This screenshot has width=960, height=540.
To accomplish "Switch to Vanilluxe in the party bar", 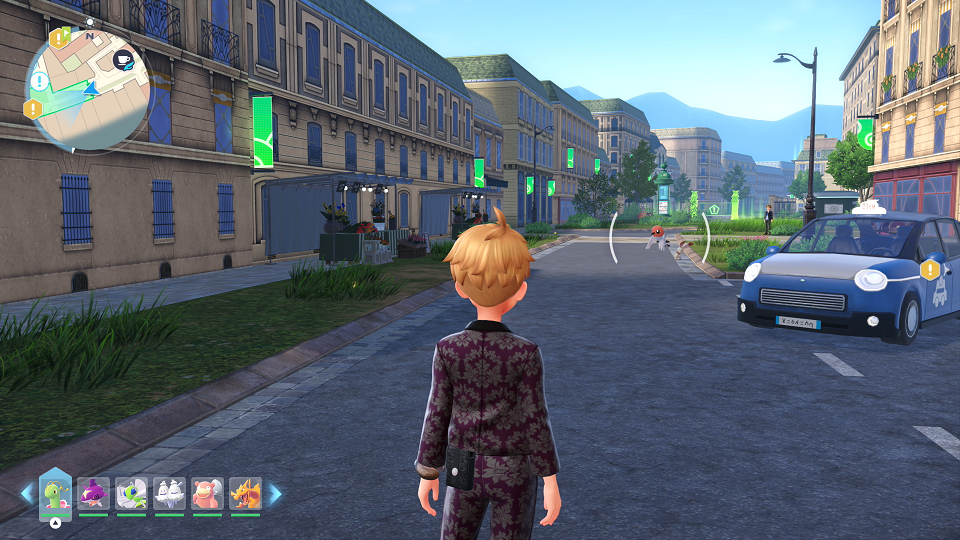I will point(169,494).
